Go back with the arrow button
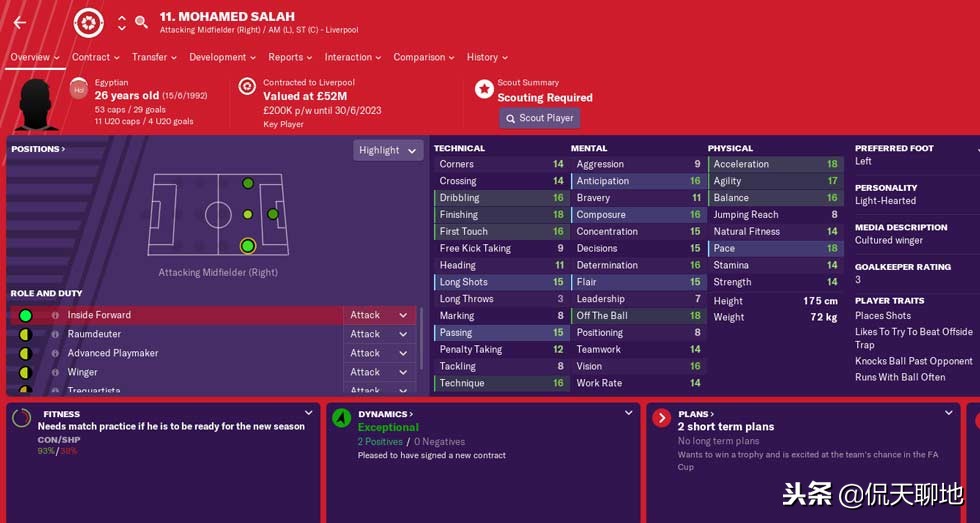Viewport: 980px width, 523px height. click(x=20, y=22)
